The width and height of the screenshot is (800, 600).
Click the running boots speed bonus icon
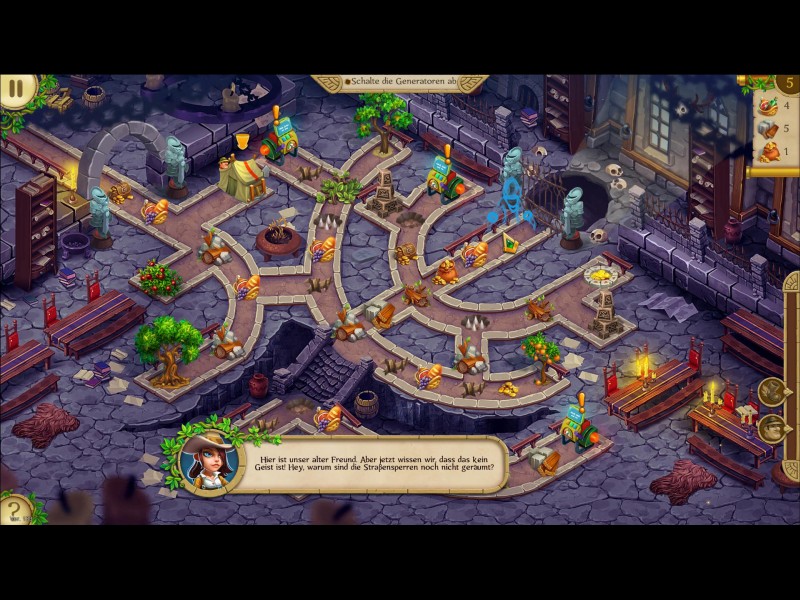(x=771, y=392)
